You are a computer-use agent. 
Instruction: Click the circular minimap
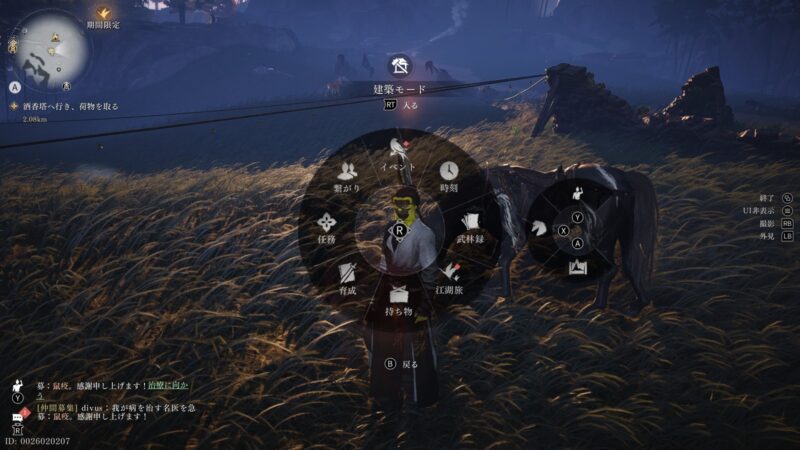click(47, 47)
